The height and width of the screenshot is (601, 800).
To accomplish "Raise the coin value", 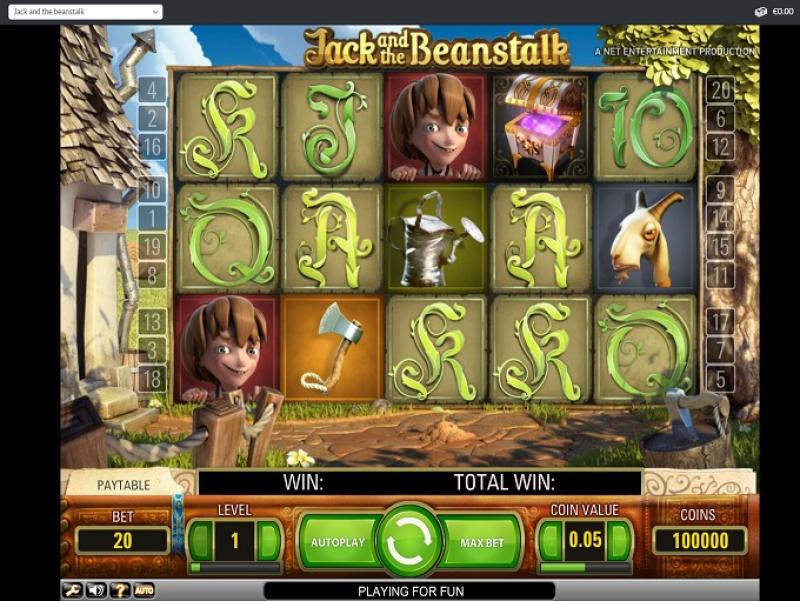I will coord(619,541).
